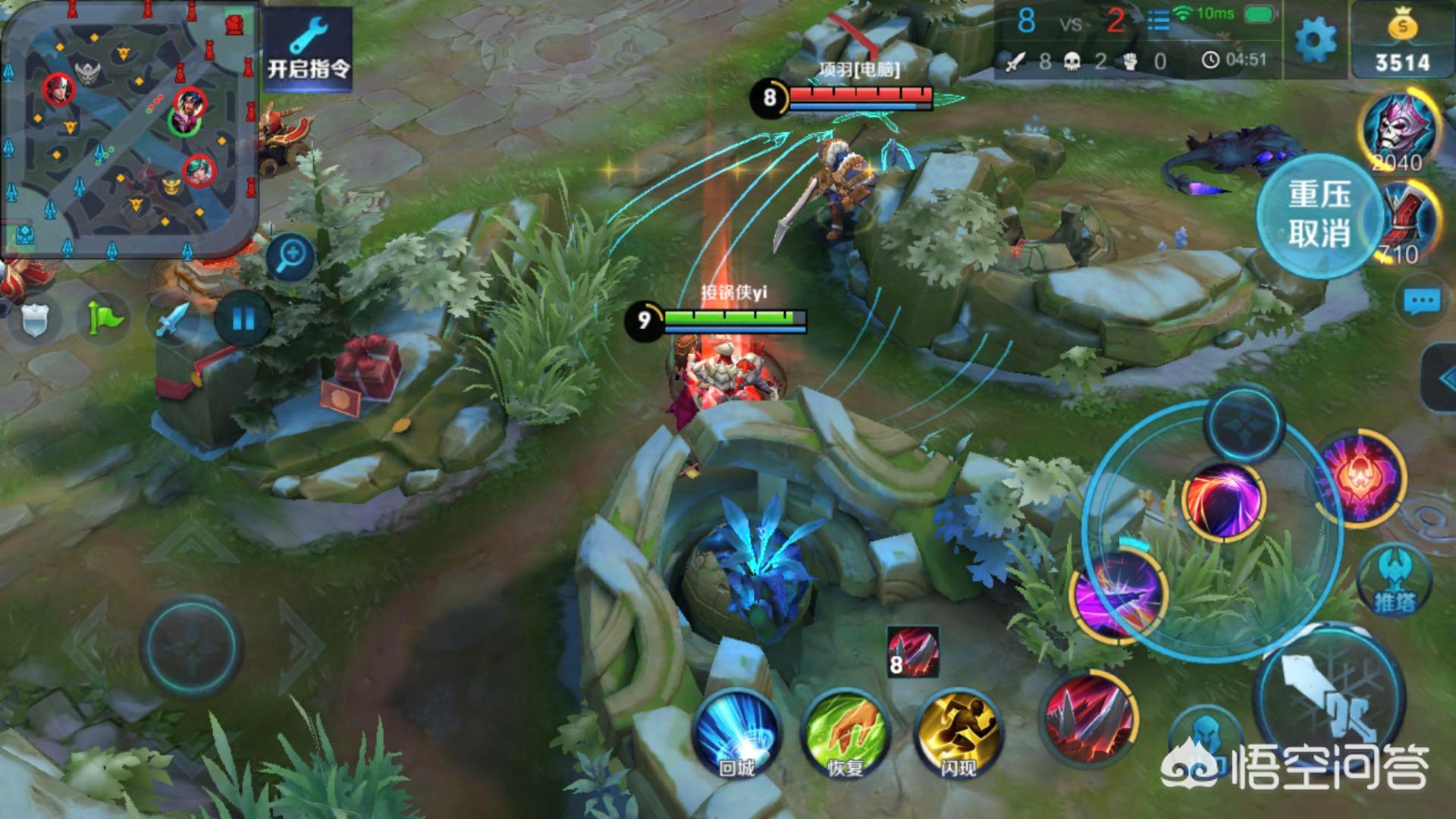
Task: Buy the recommended skull helmet item
Action: (1401, 129)
